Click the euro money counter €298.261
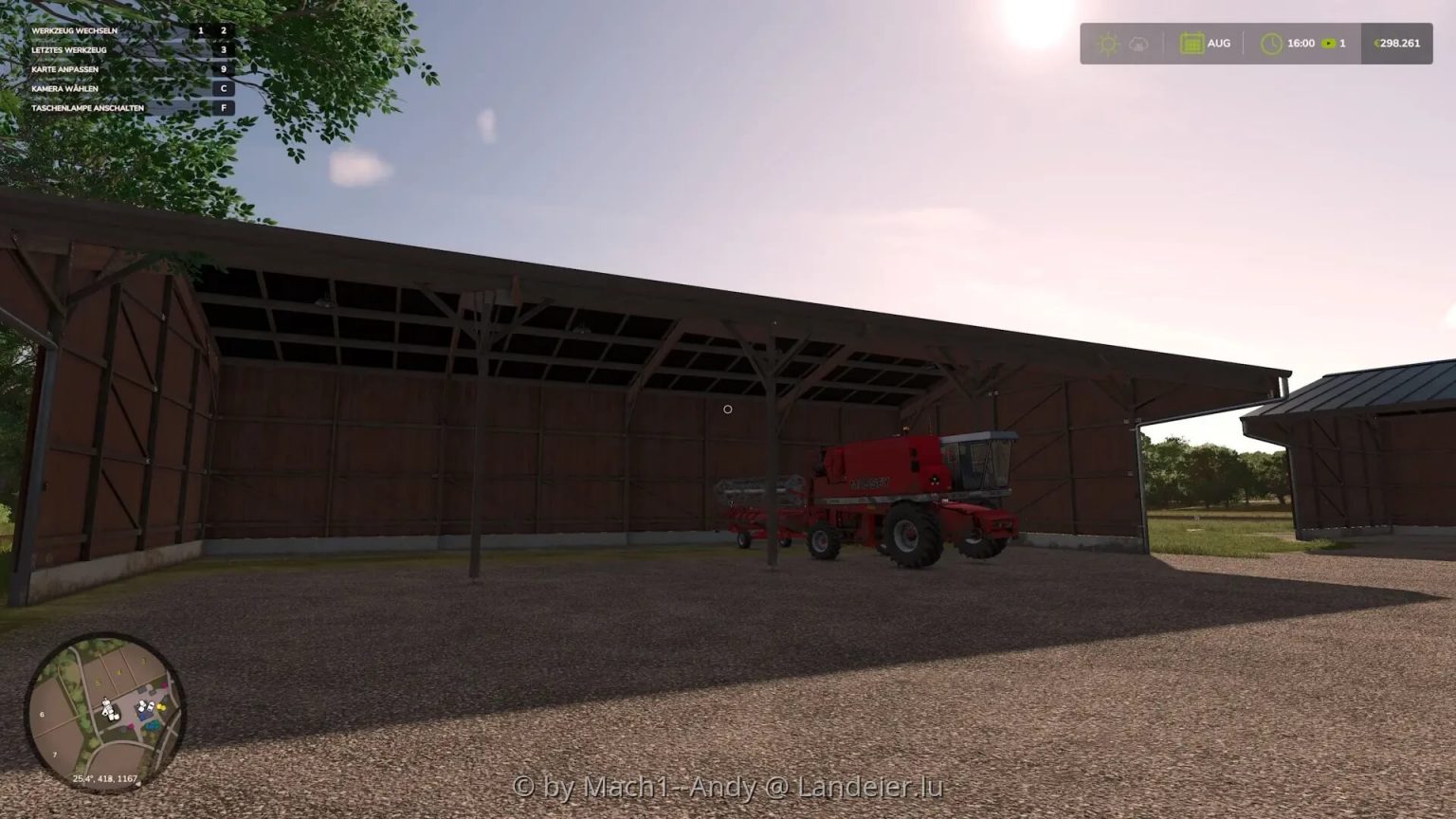This screenshot has height=819, width=1456. tap(1395, 43)
